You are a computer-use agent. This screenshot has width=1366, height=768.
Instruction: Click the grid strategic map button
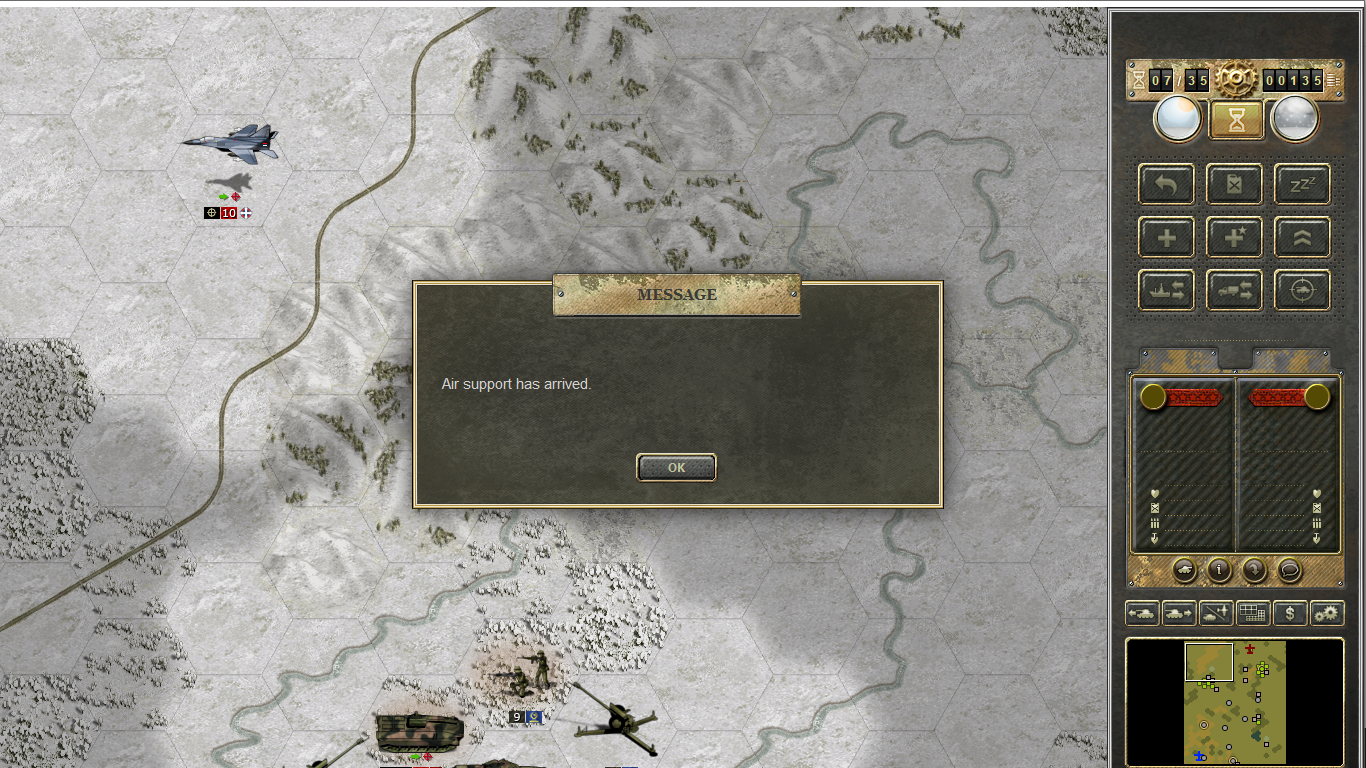coord(1253,613)
